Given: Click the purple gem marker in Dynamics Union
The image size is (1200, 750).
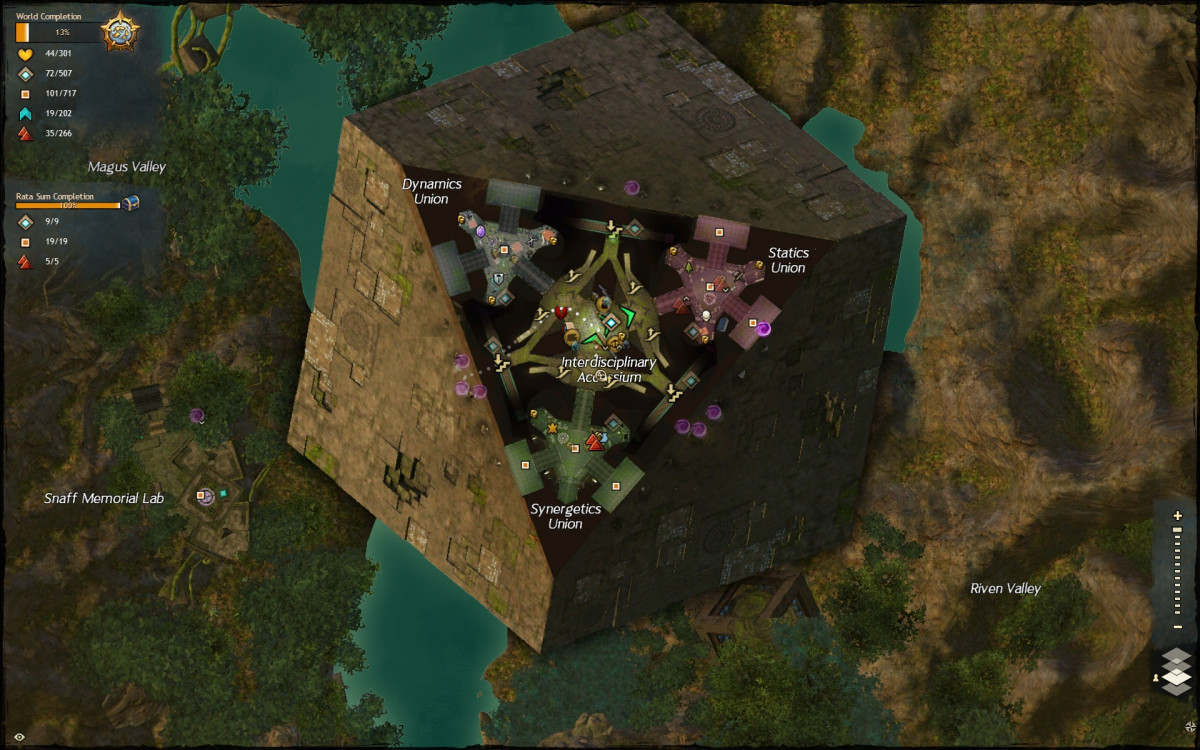Looking at the screenshot, I should pyautogui.click(x=480, y=231).
